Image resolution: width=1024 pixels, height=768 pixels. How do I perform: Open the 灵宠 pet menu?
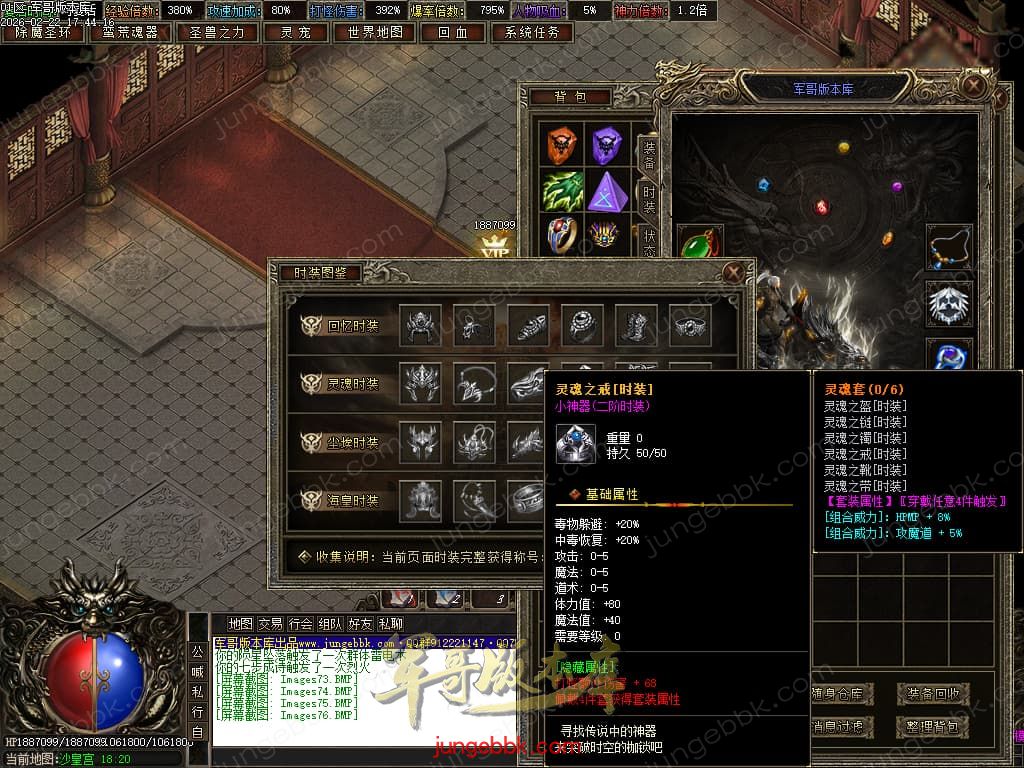coord(296,32)
